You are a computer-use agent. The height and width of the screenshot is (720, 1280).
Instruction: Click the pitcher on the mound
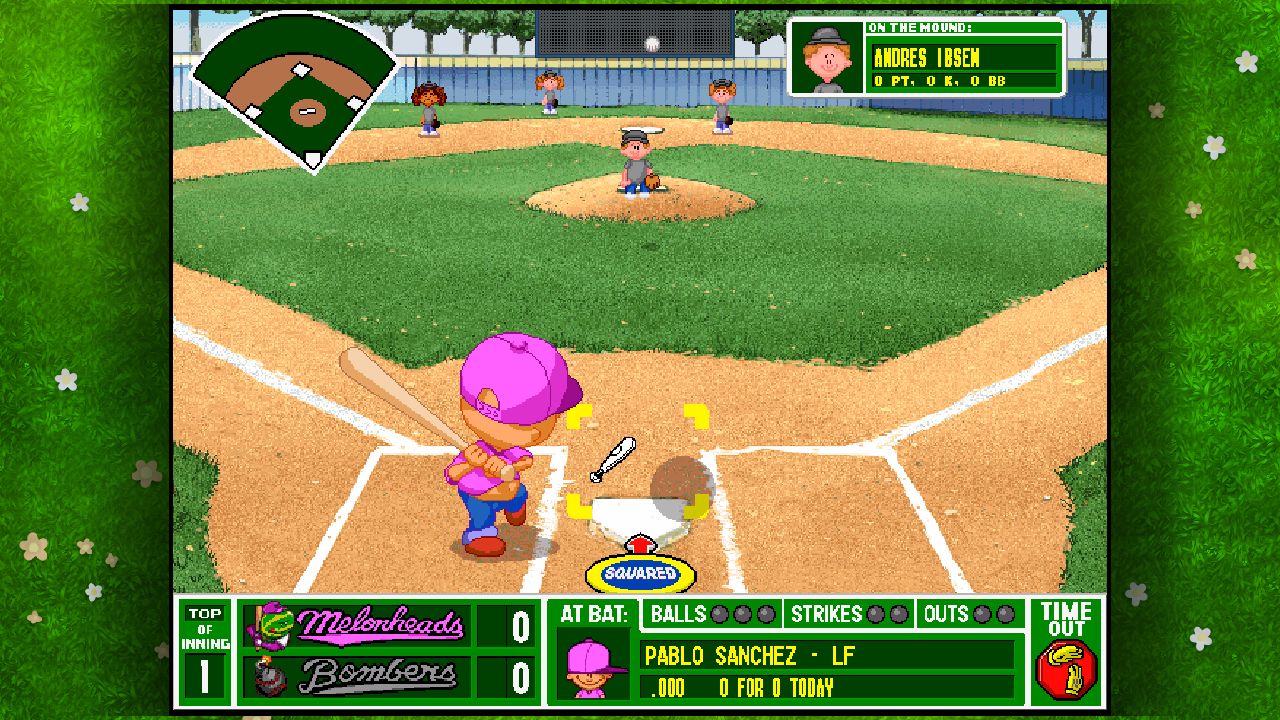click(x=637, y=160)
